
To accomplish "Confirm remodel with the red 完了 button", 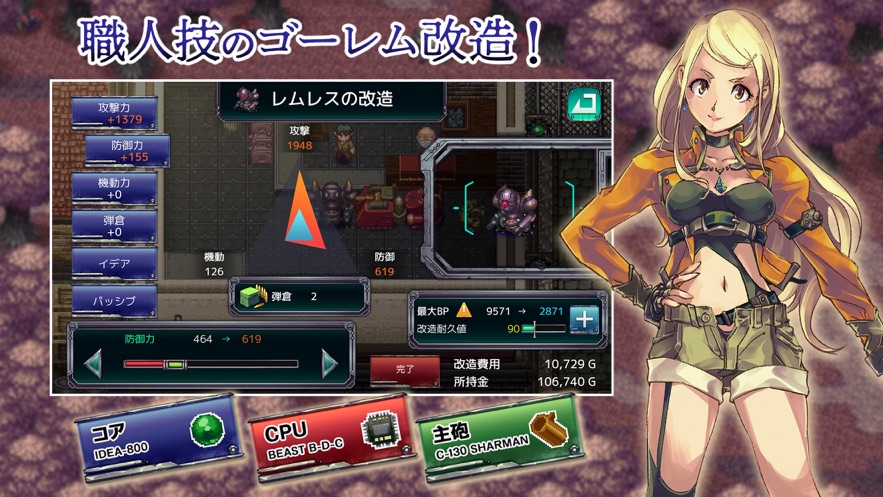I will pos(405,370).
